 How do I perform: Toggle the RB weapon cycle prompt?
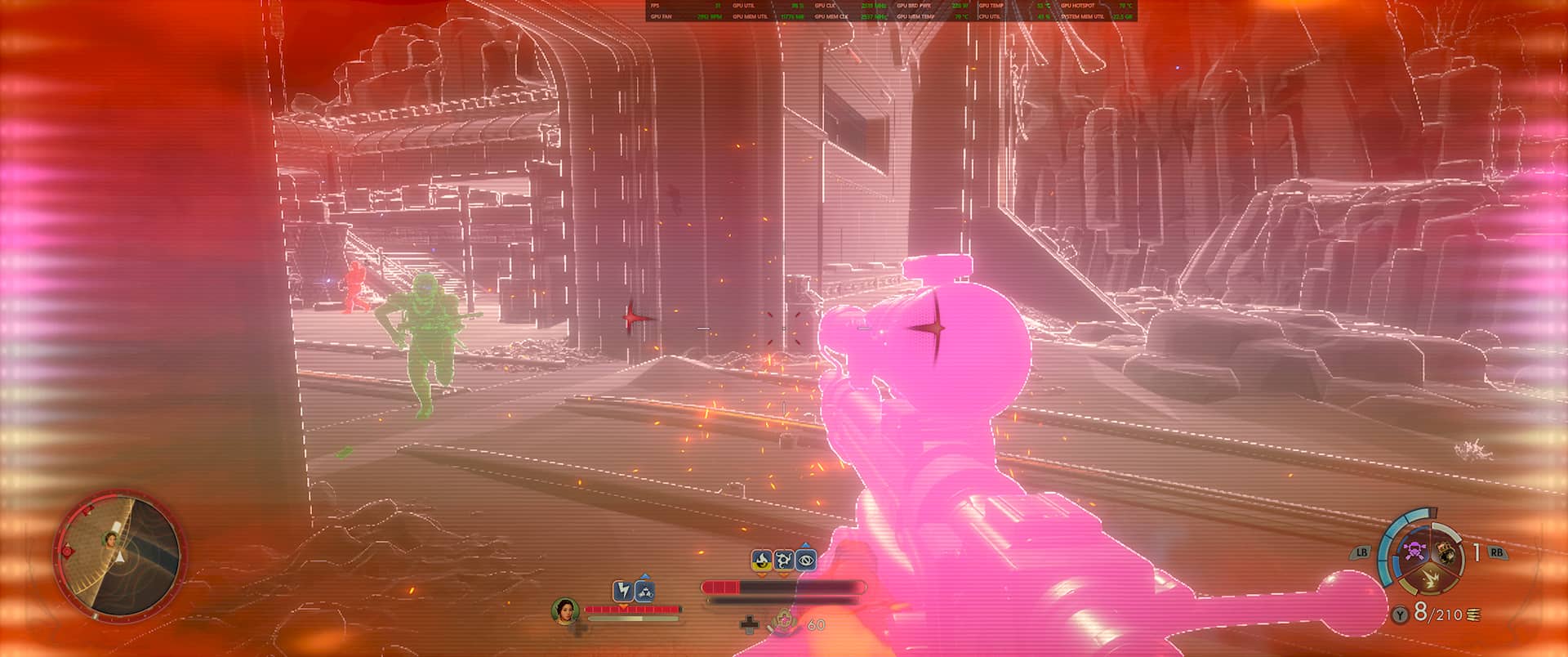pyautogui.click(x=1497, y=552)
